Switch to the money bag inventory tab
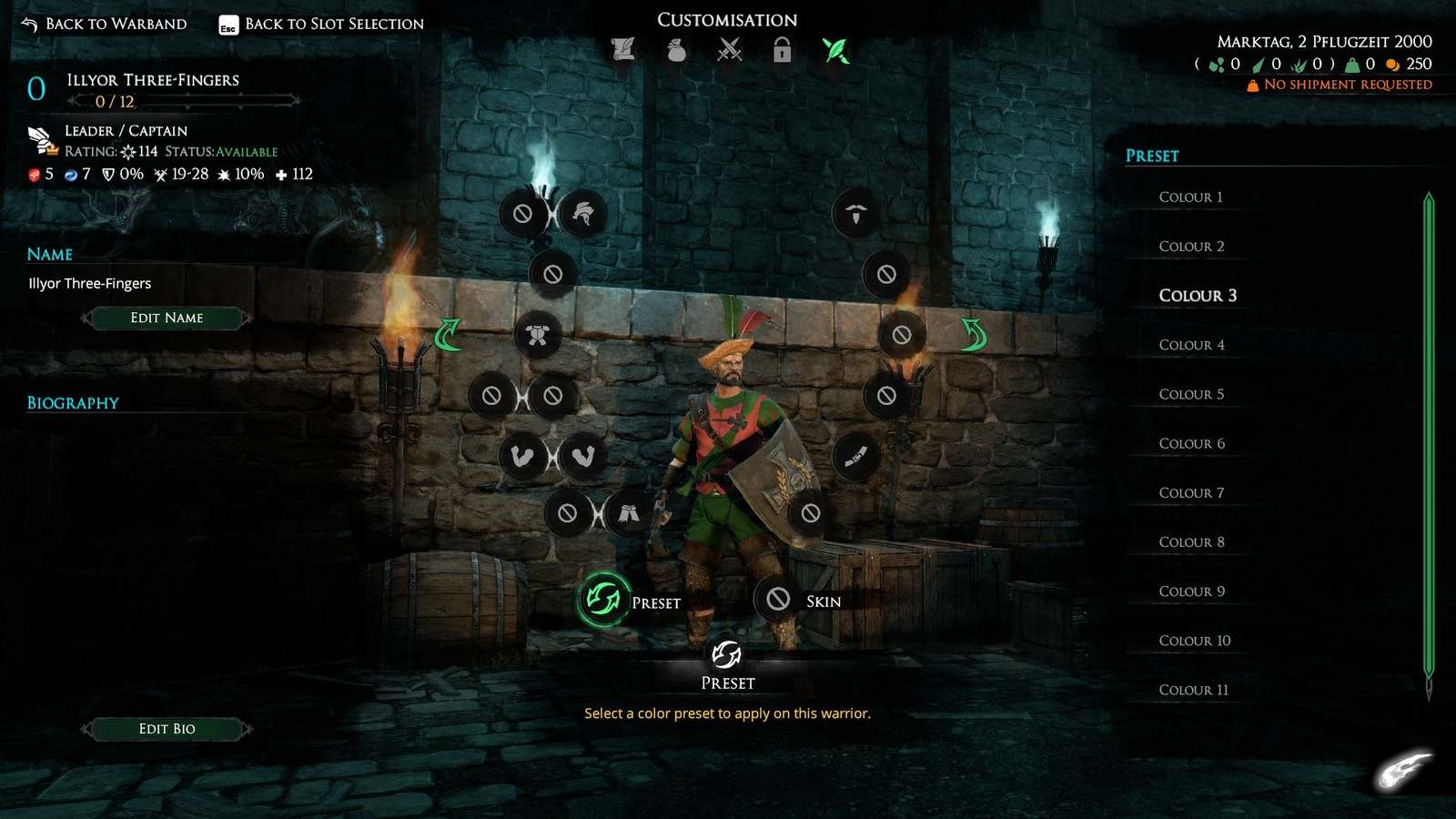The width and height of the screenshot is (1456, 819). click(676, 50)
